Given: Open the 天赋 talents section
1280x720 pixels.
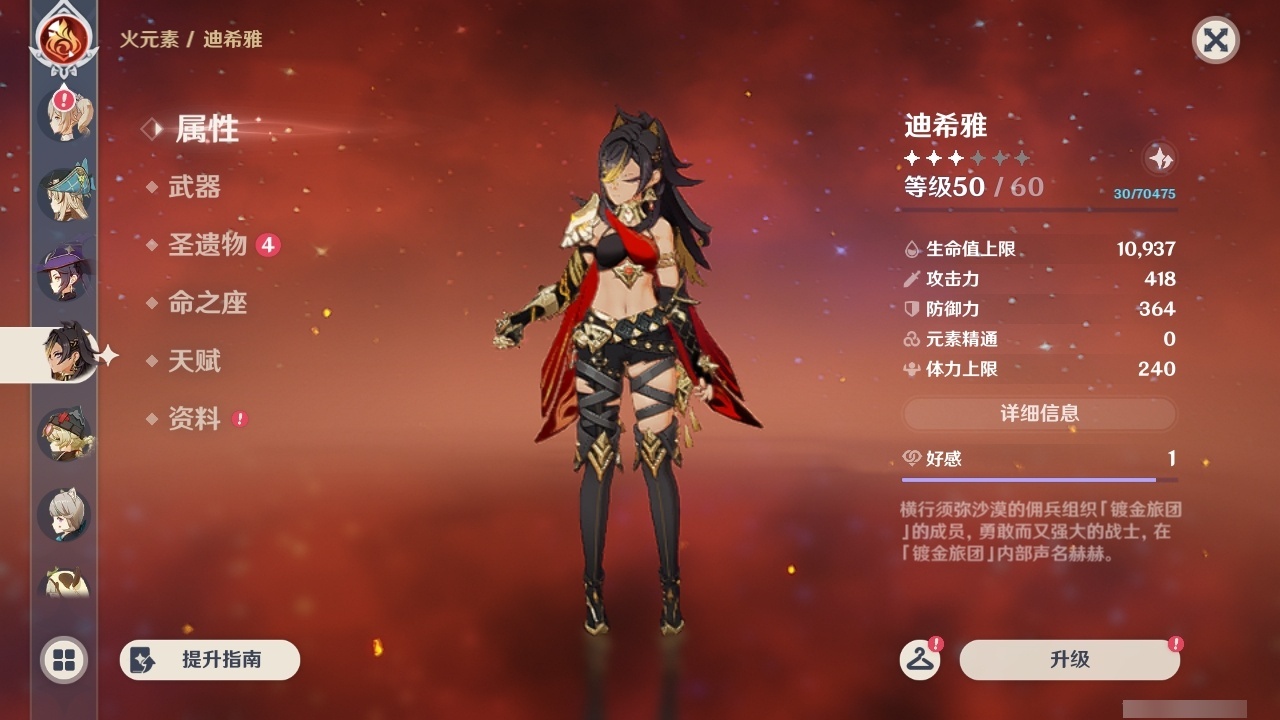Looking at the screenshot, I should click(196, 362).
